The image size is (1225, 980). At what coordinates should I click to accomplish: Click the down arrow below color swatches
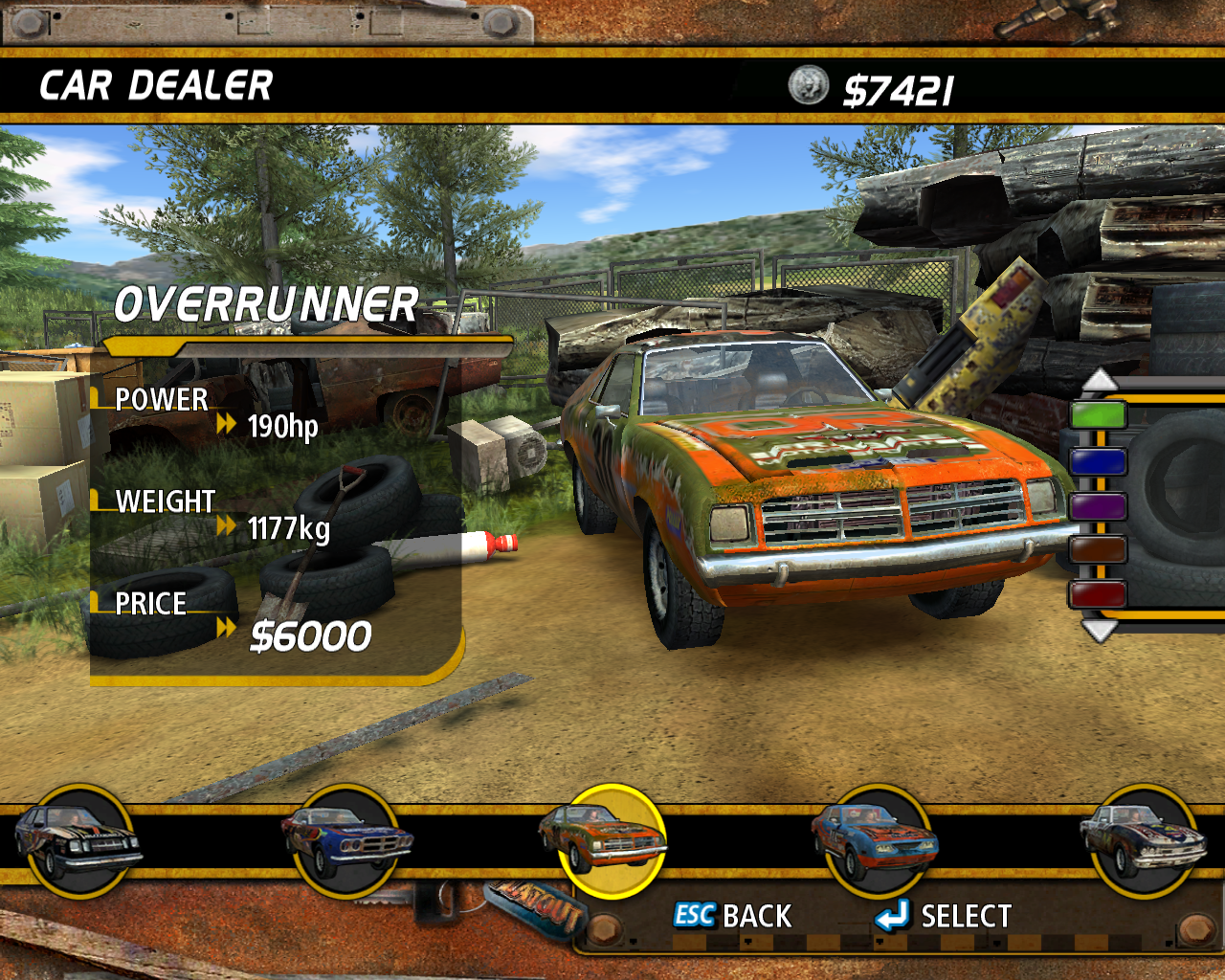tap(1099, 631)
